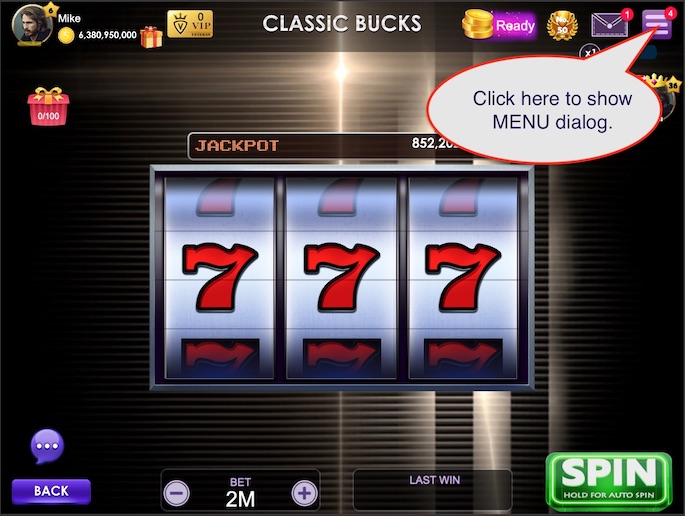
Task: Increase the bet with the plus button
Action: coord(304,492)
